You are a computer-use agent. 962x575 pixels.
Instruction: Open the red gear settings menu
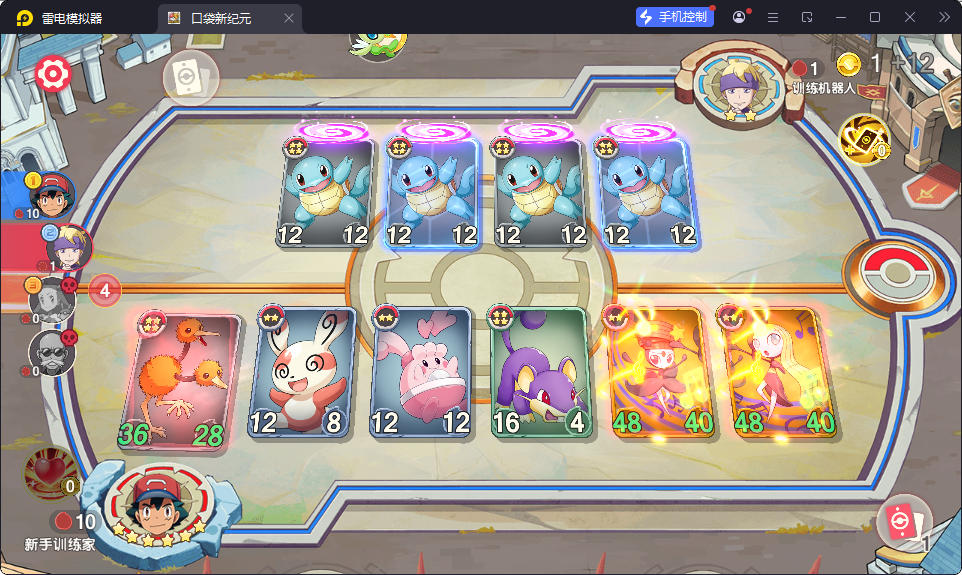[x=50, y=74]
